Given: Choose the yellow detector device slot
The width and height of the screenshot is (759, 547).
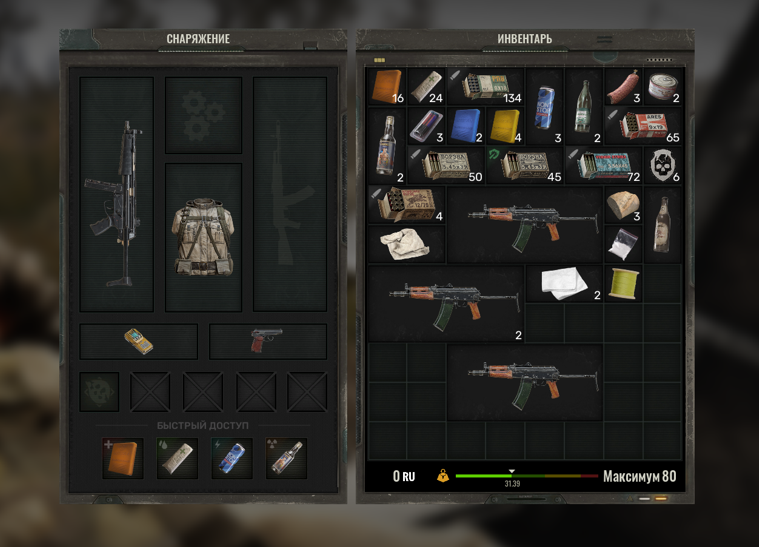Looking at the screenshot, I should point(139,342).
